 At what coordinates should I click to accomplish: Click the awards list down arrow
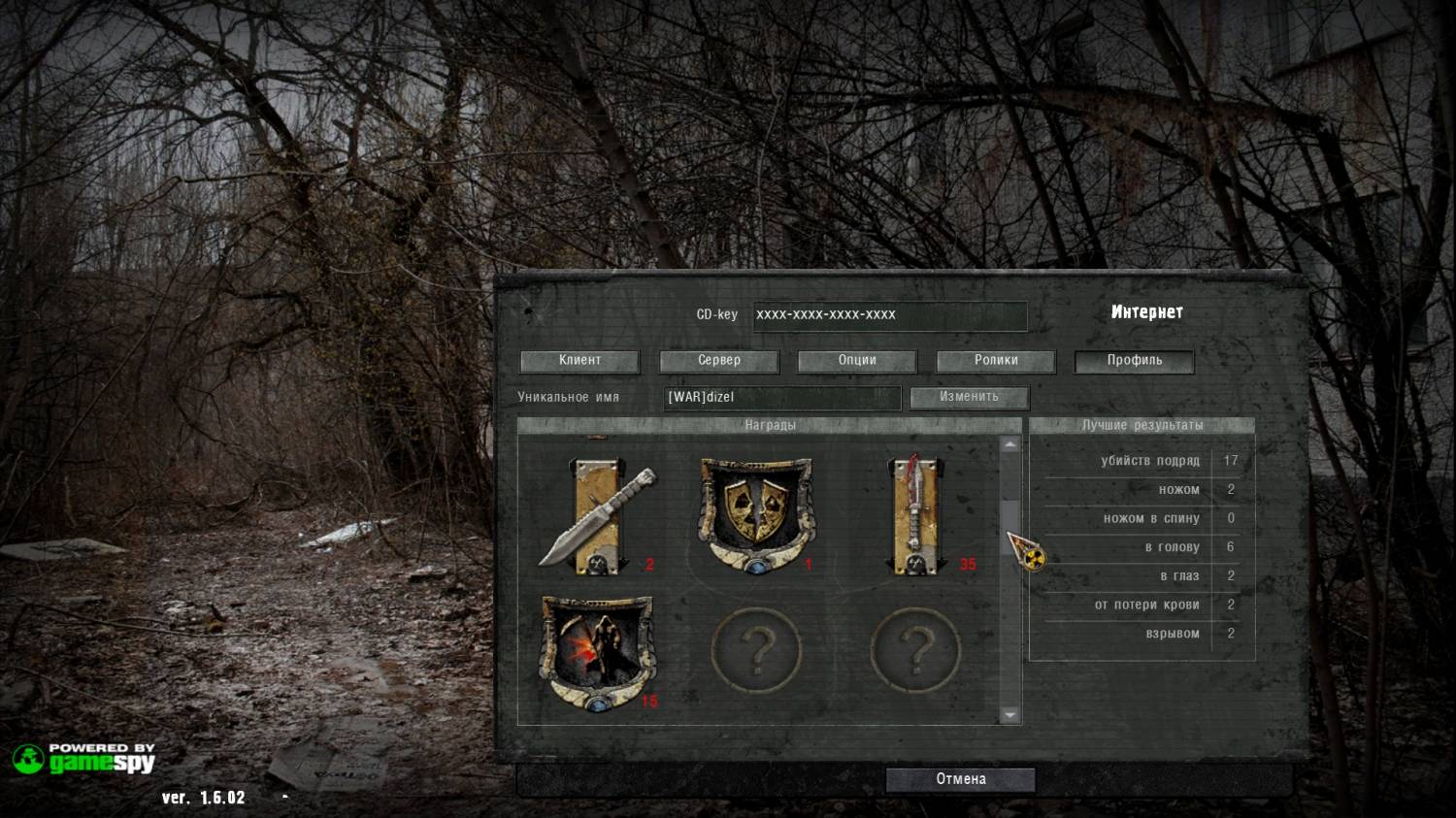tap(1010, 715)
